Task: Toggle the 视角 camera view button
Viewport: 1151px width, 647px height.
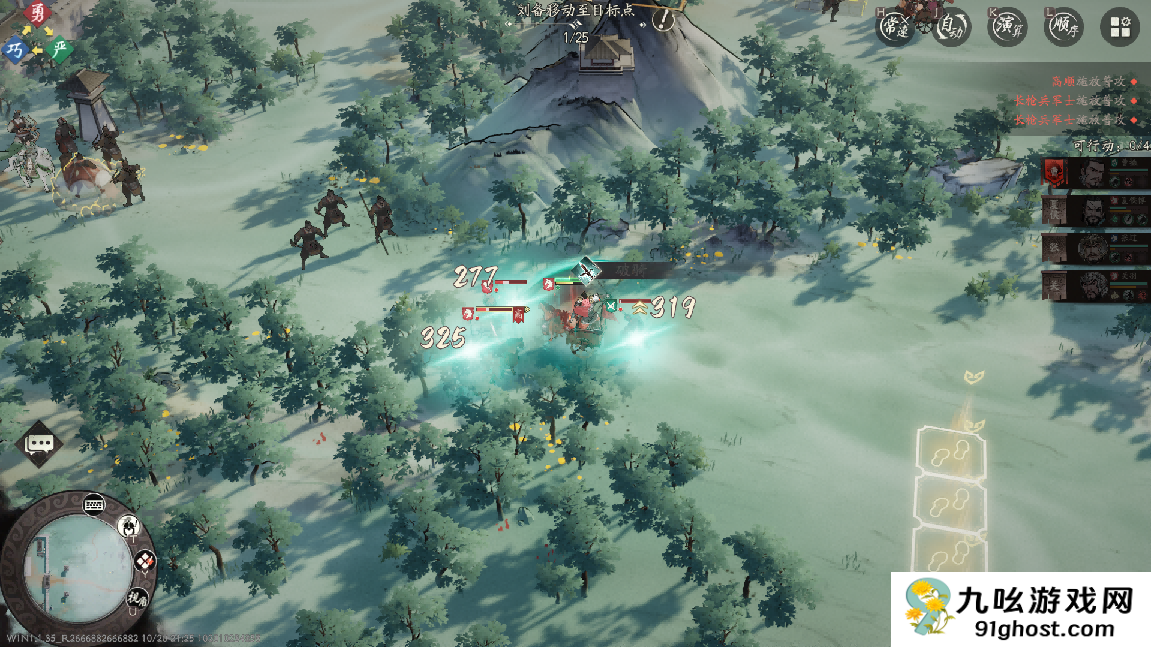Action: [137, 599]
